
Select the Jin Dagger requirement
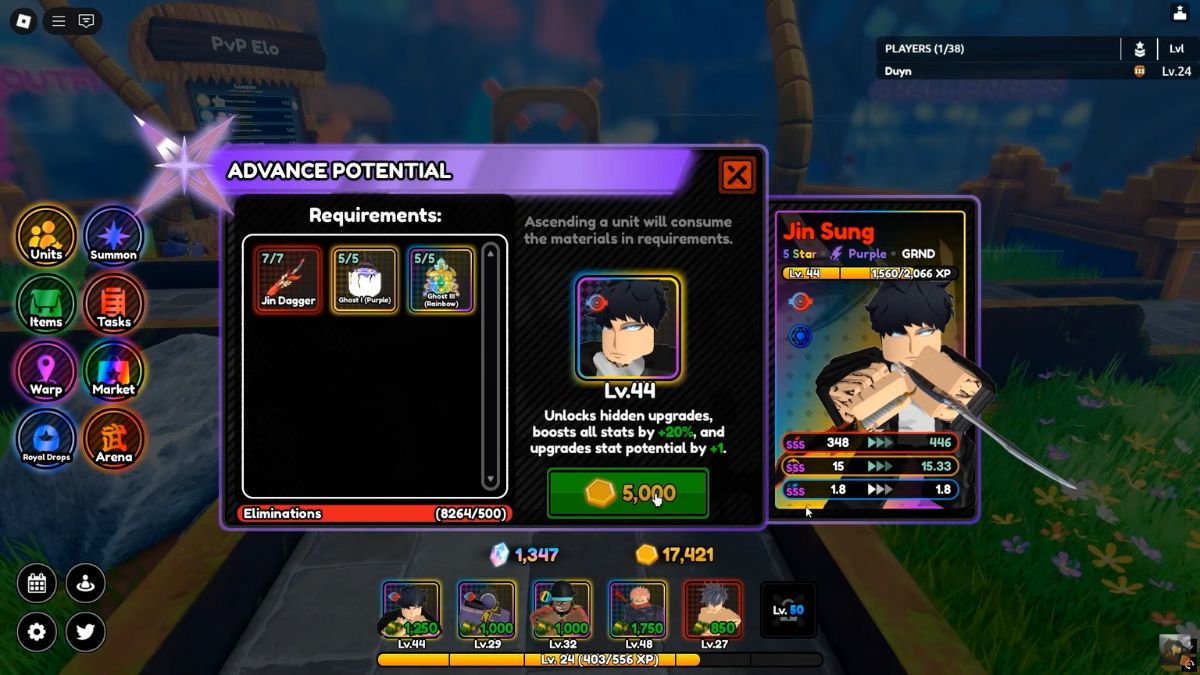pyautogui.click(x=288, y=280)
